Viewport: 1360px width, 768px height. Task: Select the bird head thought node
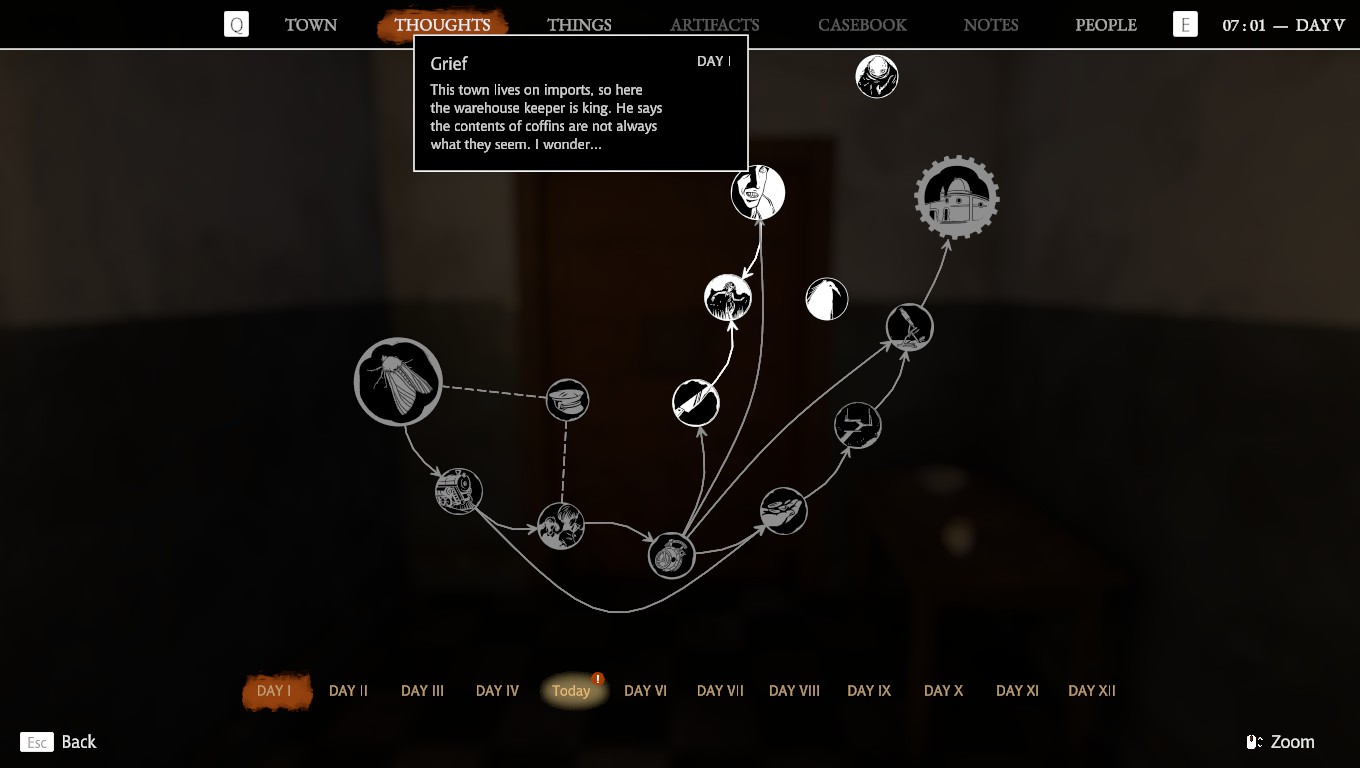[827, 299]
